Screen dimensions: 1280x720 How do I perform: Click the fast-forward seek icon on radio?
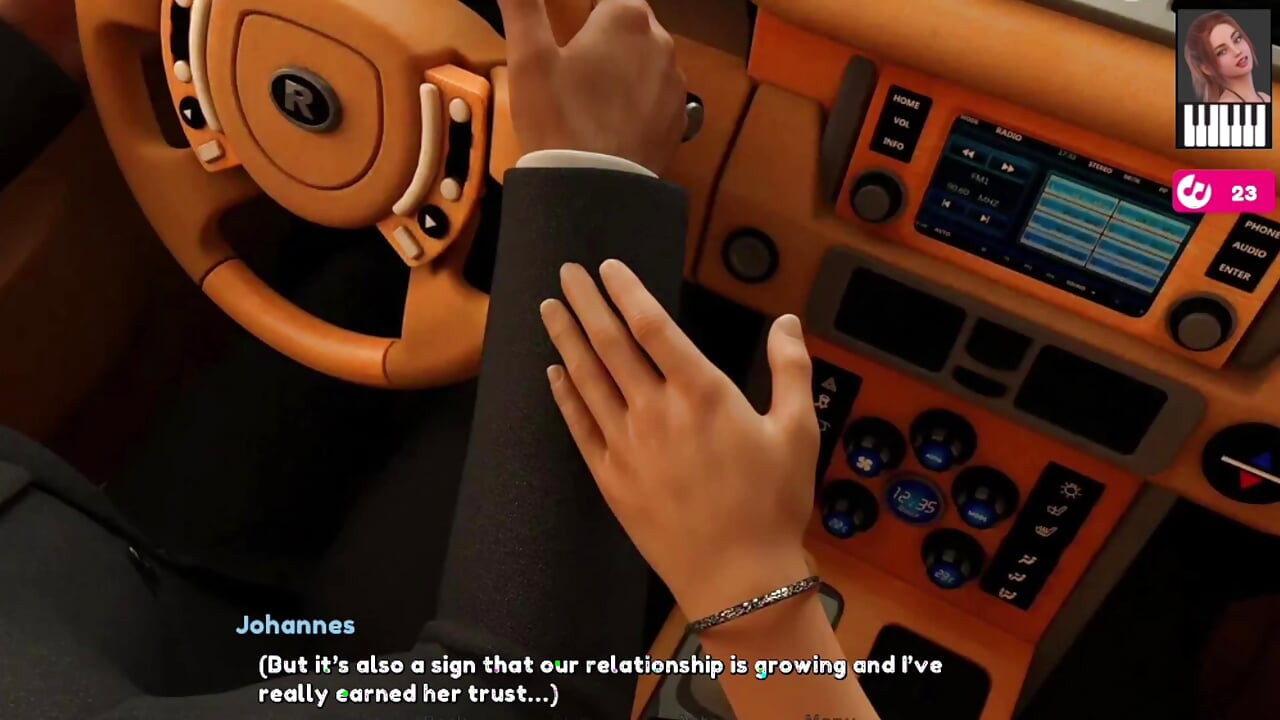pos(1008,167)
